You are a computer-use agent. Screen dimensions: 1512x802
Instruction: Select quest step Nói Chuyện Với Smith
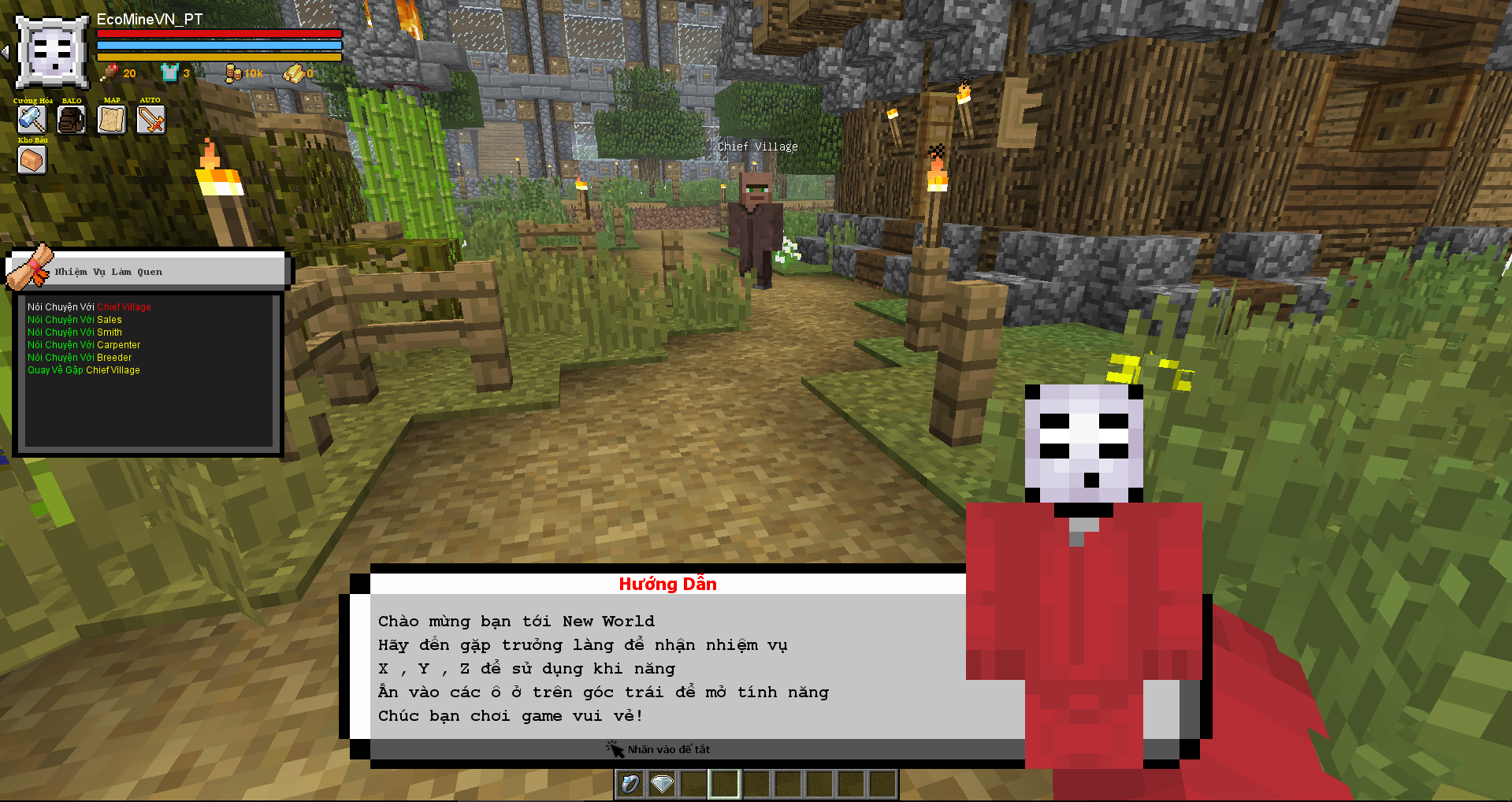coord(75,332)
